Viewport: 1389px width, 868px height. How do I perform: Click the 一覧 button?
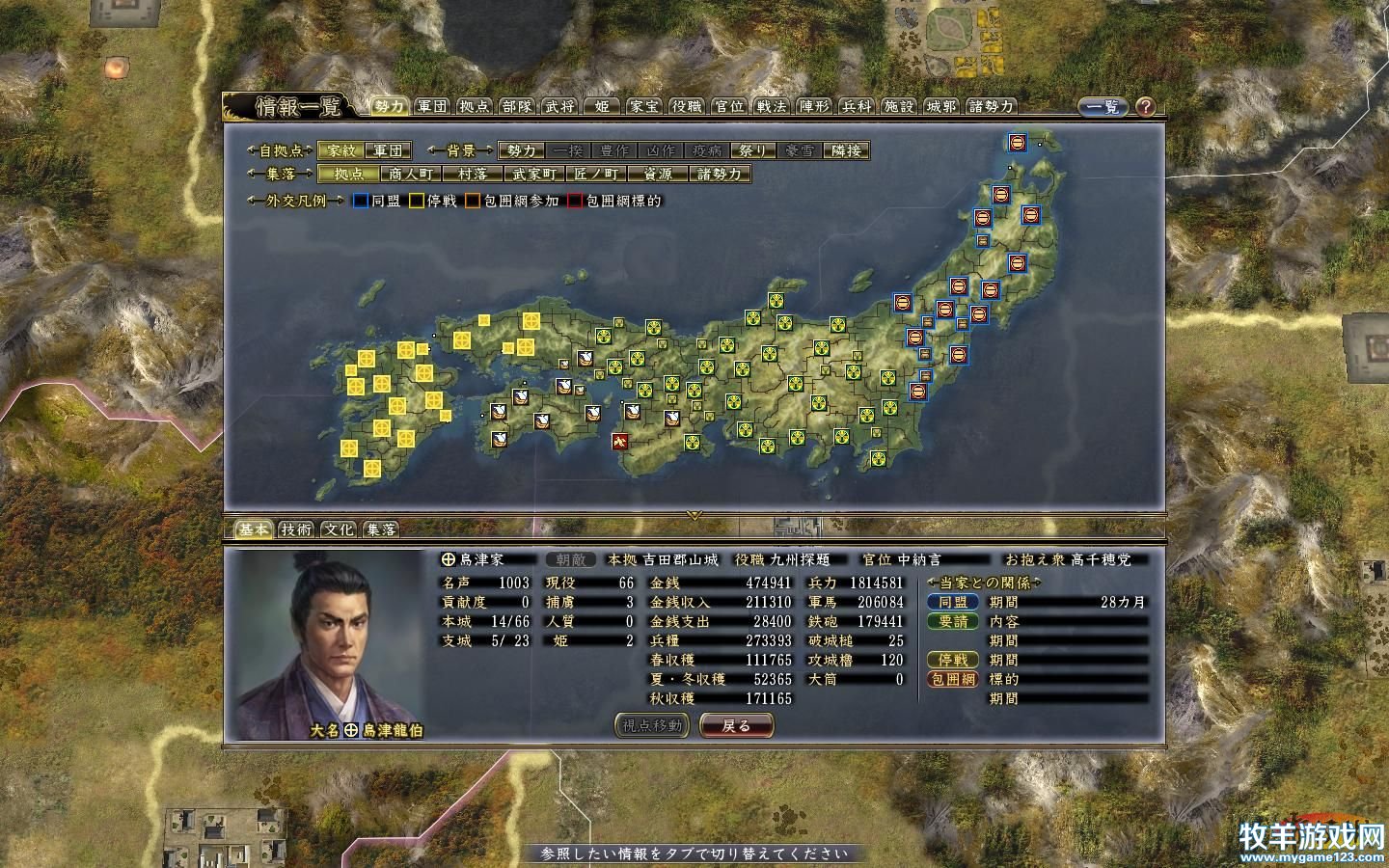point(1103,107)
